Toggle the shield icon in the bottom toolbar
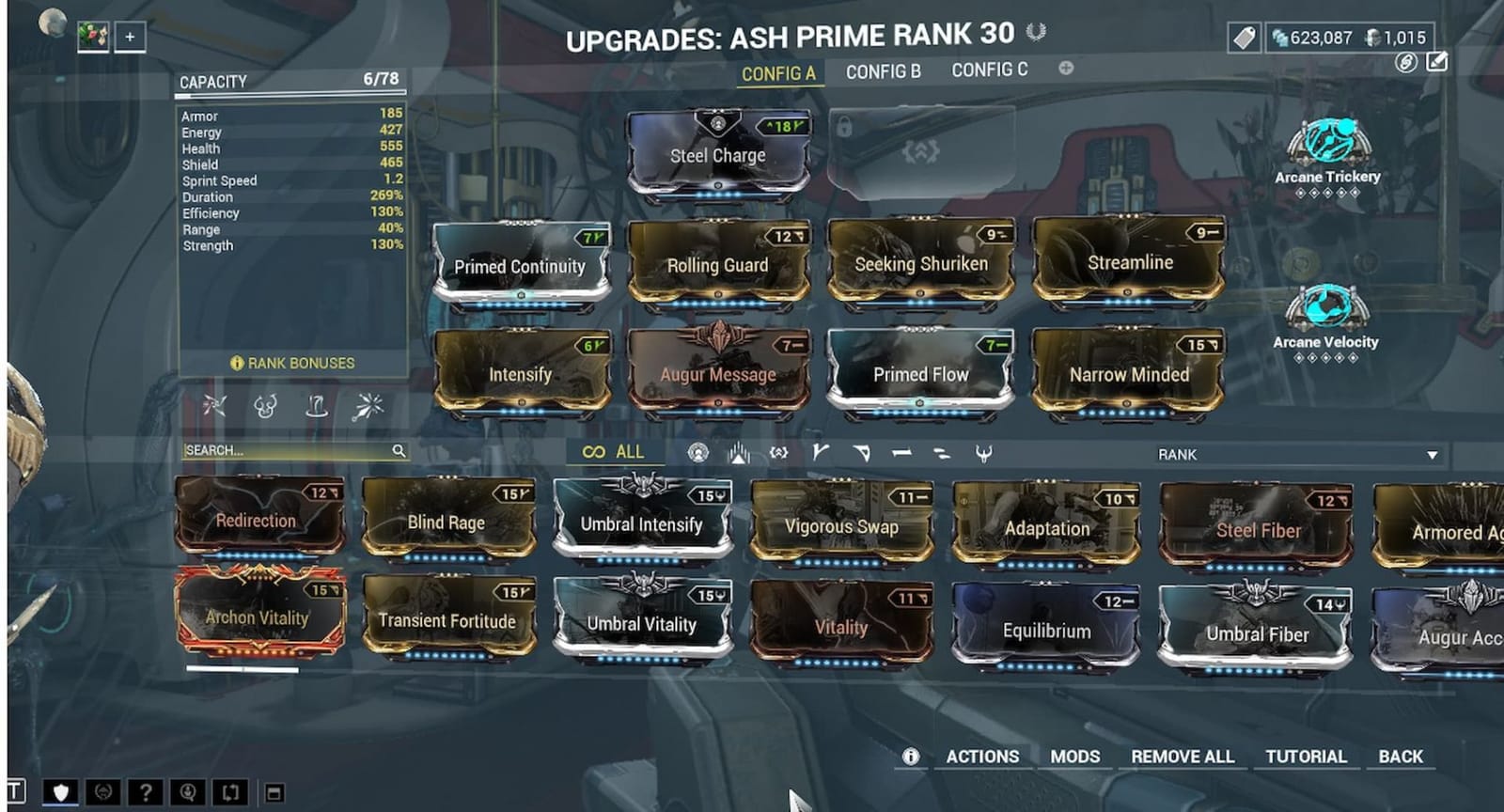 pos(60,793)
